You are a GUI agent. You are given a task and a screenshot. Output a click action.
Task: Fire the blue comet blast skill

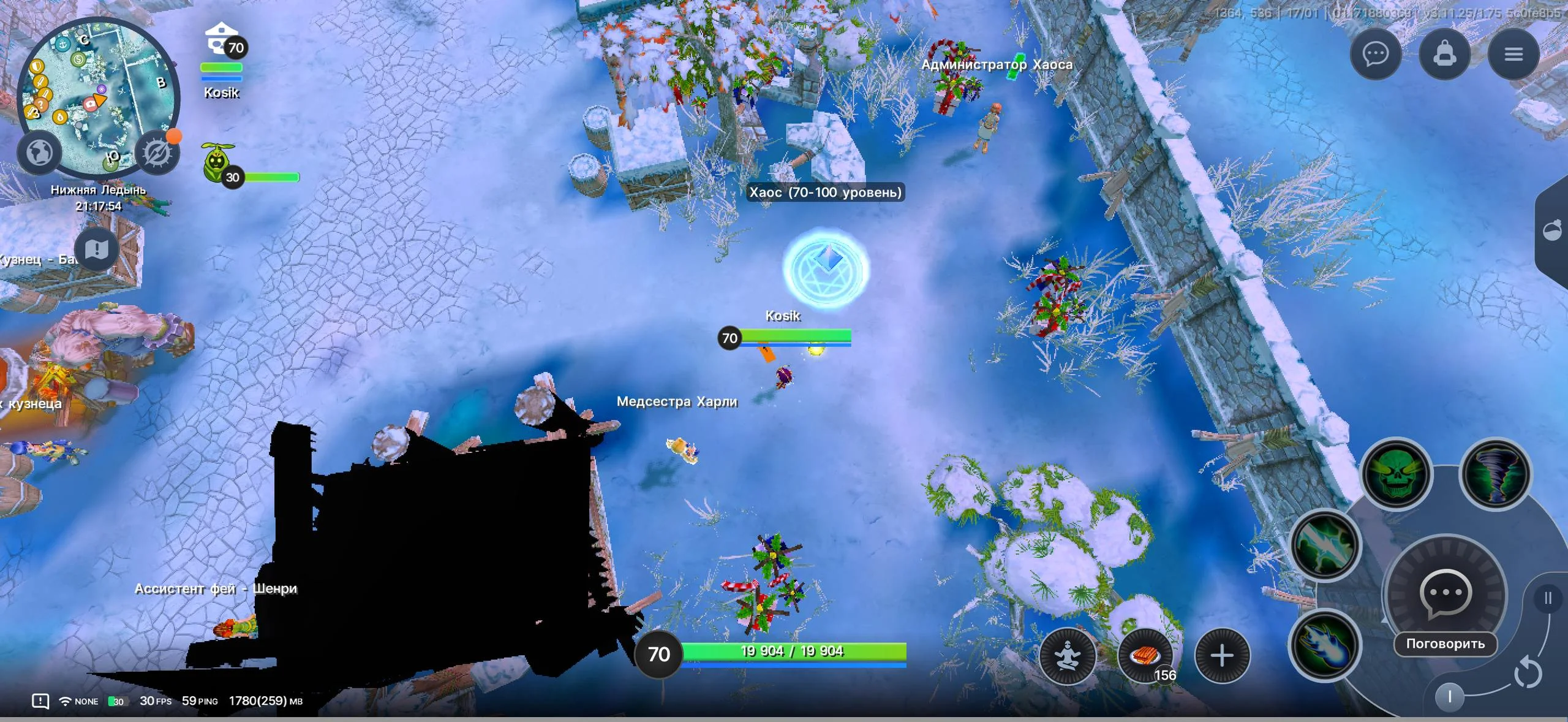click(1324, 645)
